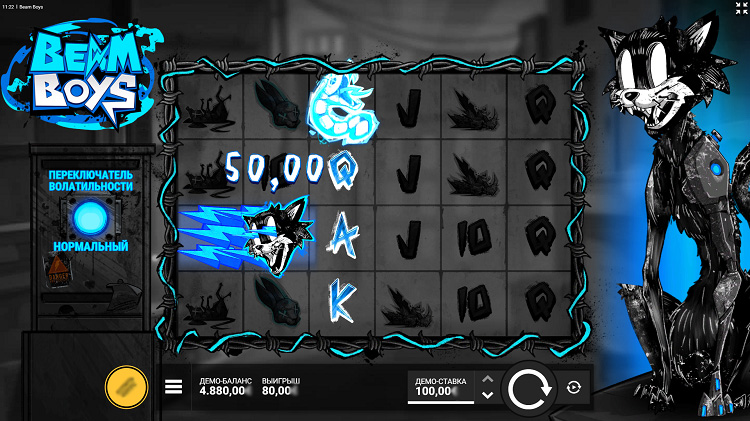Open the hamburger menu

(x=174, y=388)
